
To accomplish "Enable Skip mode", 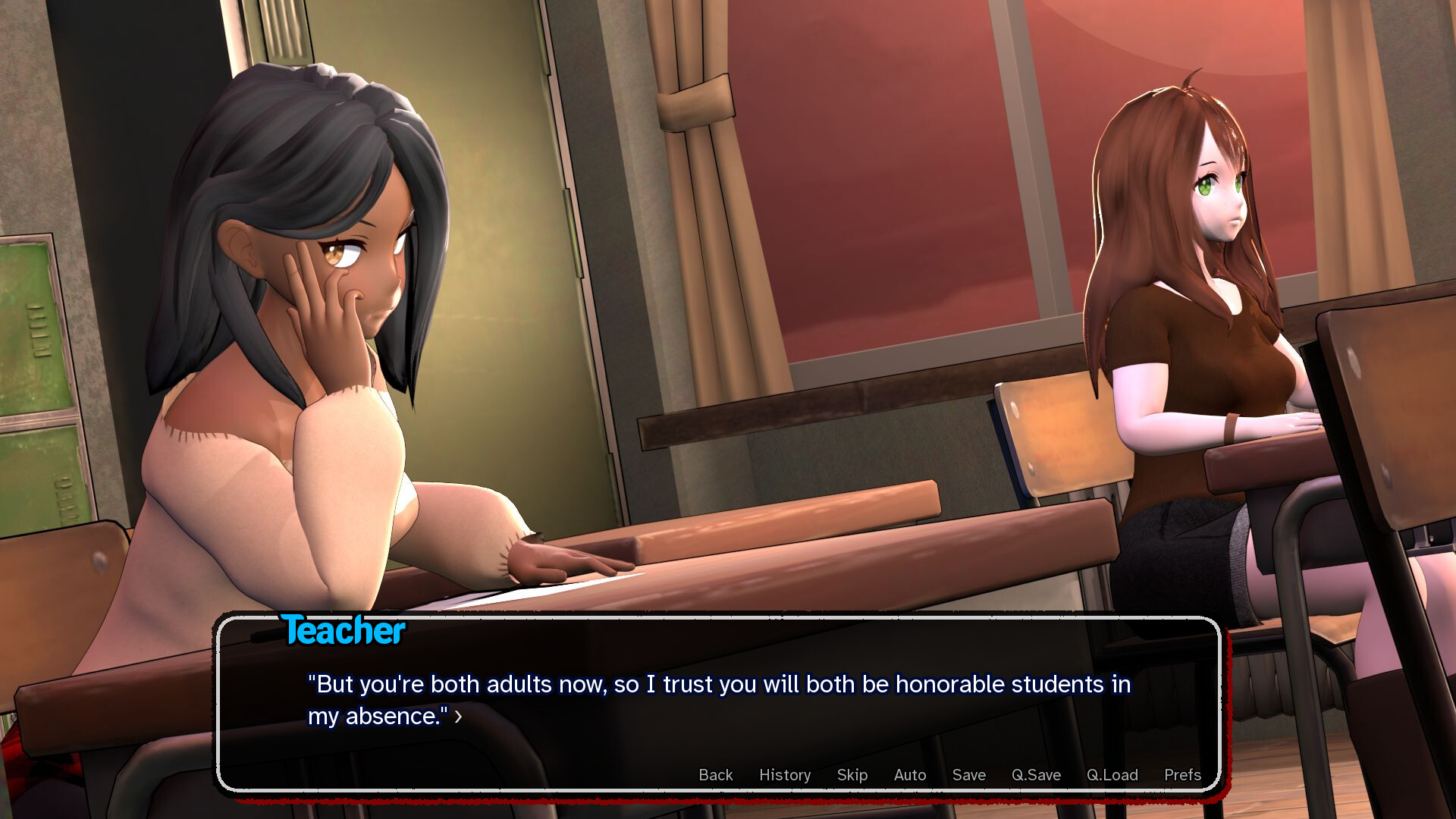I will pyautogui.click(x=852, y=775).
